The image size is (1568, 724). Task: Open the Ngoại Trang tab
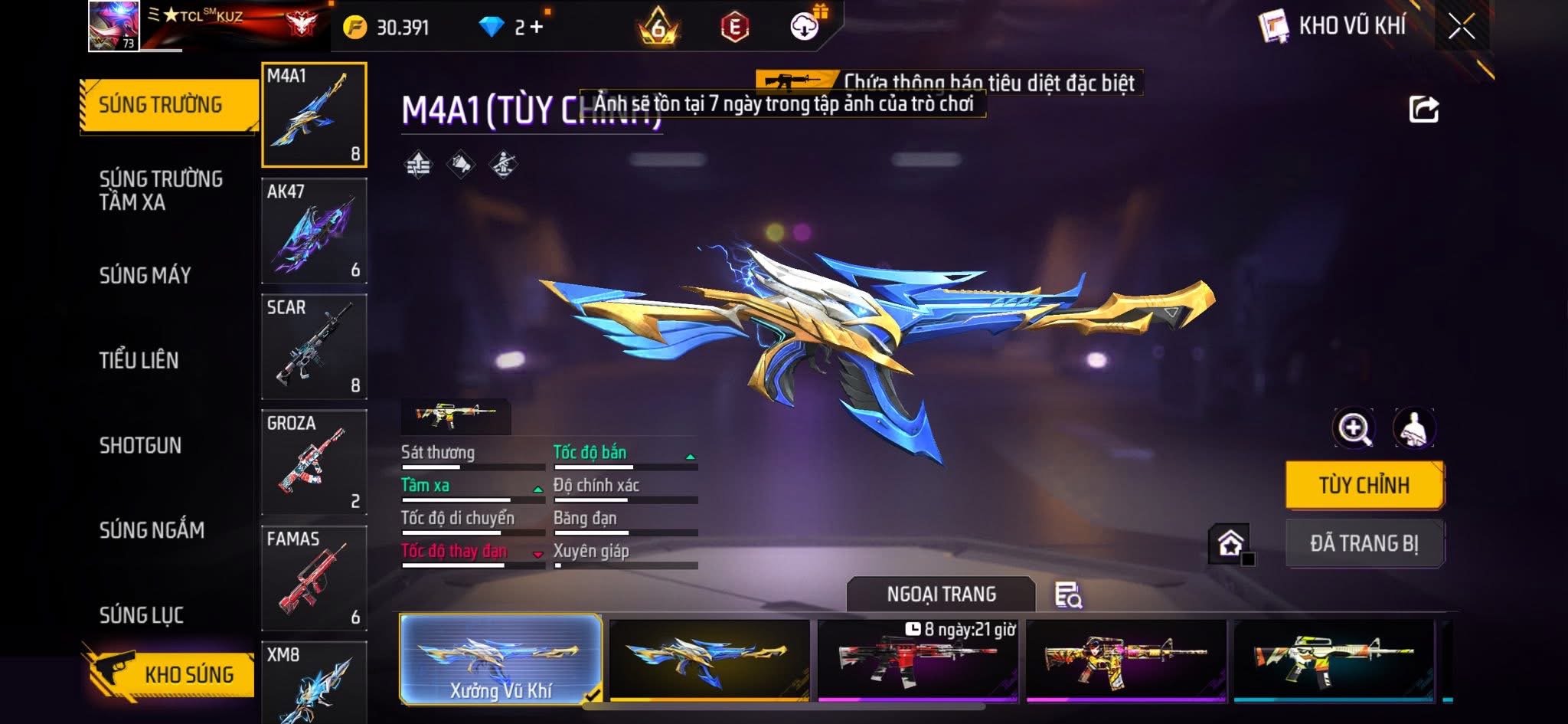(941, 595)
